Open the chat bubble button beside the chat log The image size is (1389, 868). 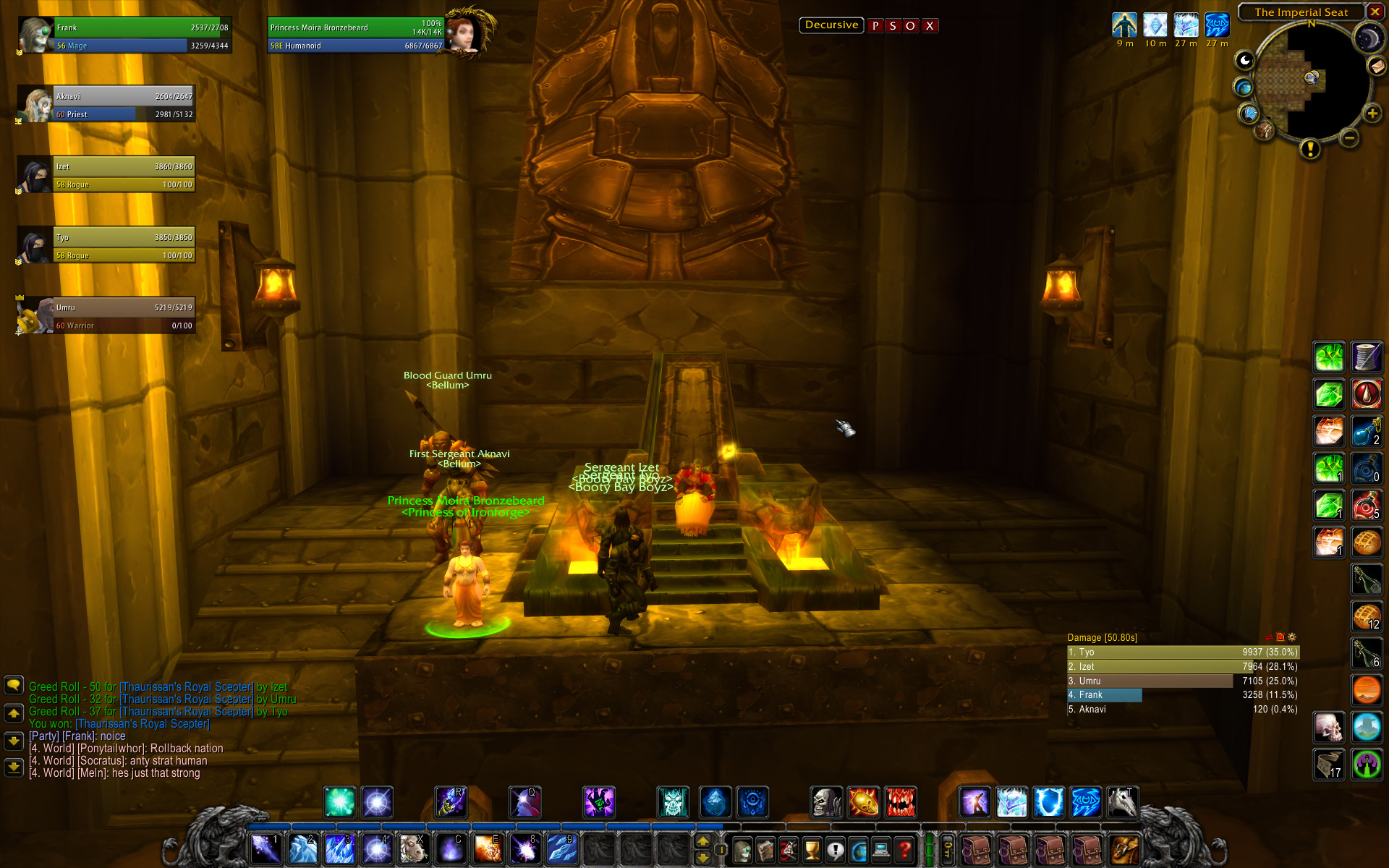[x=14, y=685]
